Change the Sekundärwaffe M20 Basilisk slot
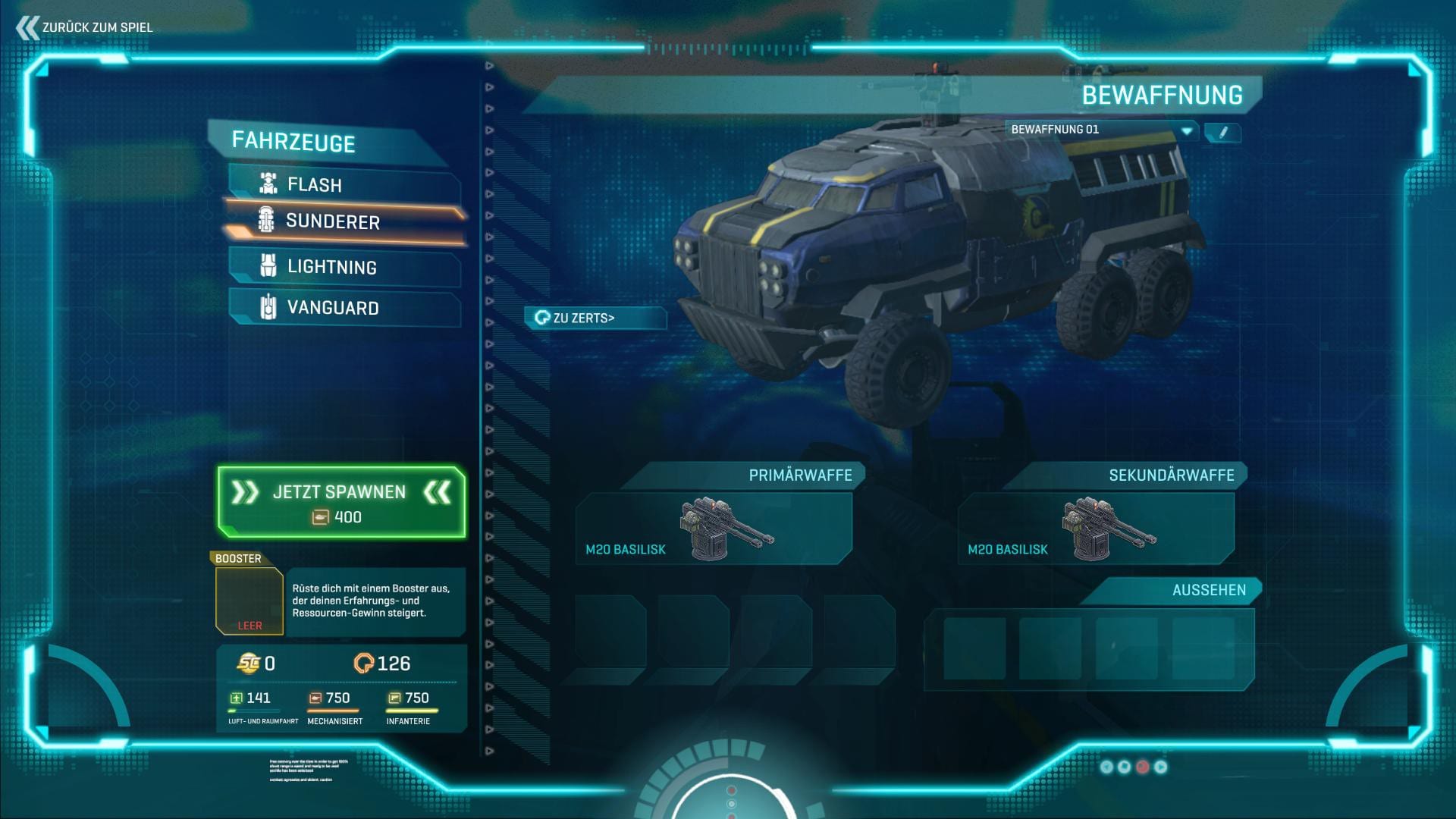 [x=1096, y=529]
